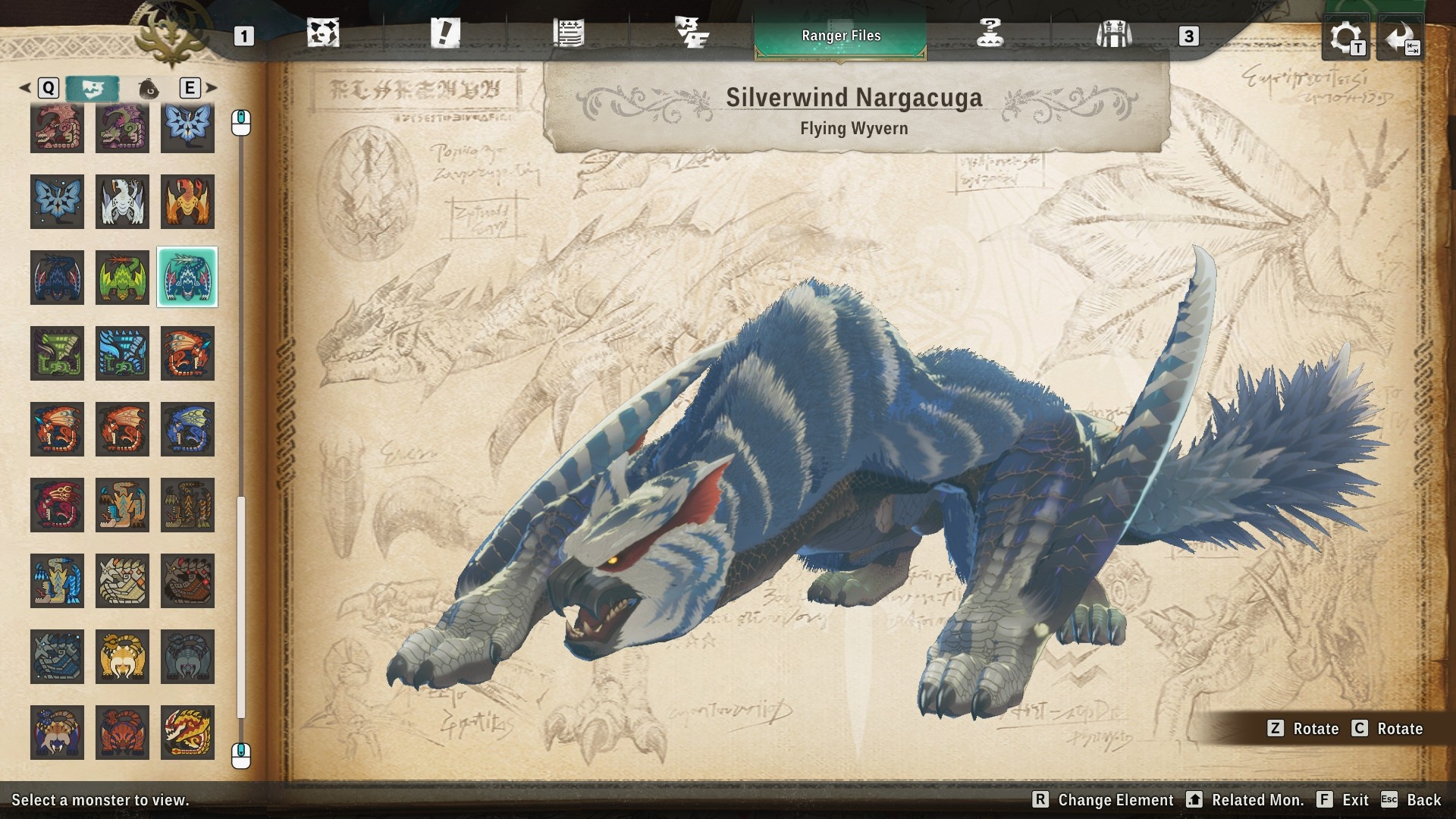This screenshot has width=1456, height=819.
Task: Switch to the large monster fang category tab
Action: (x=95, y=88)
